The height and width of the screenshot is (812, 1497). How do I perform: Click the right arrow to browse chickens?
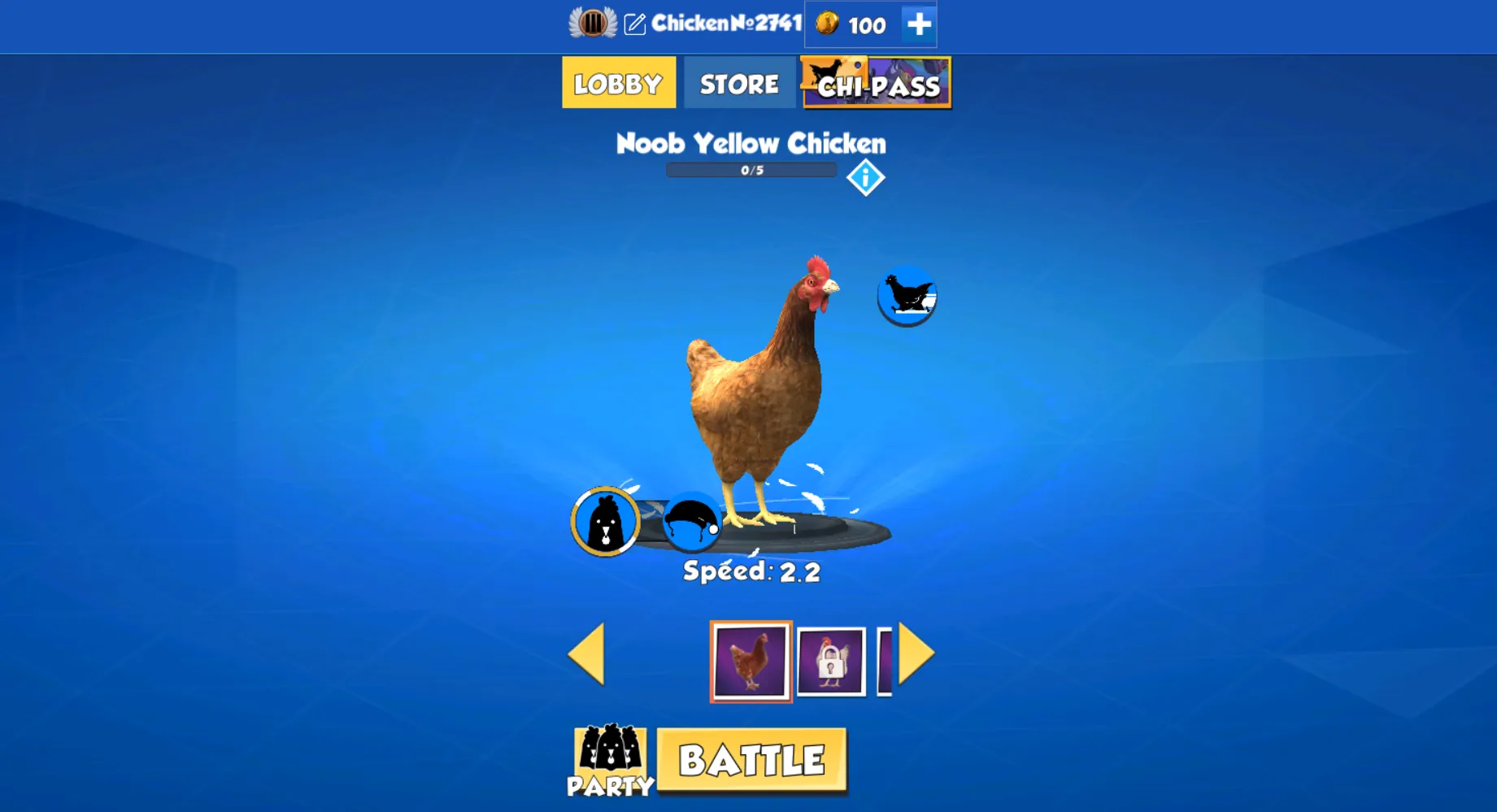point(917,655)
